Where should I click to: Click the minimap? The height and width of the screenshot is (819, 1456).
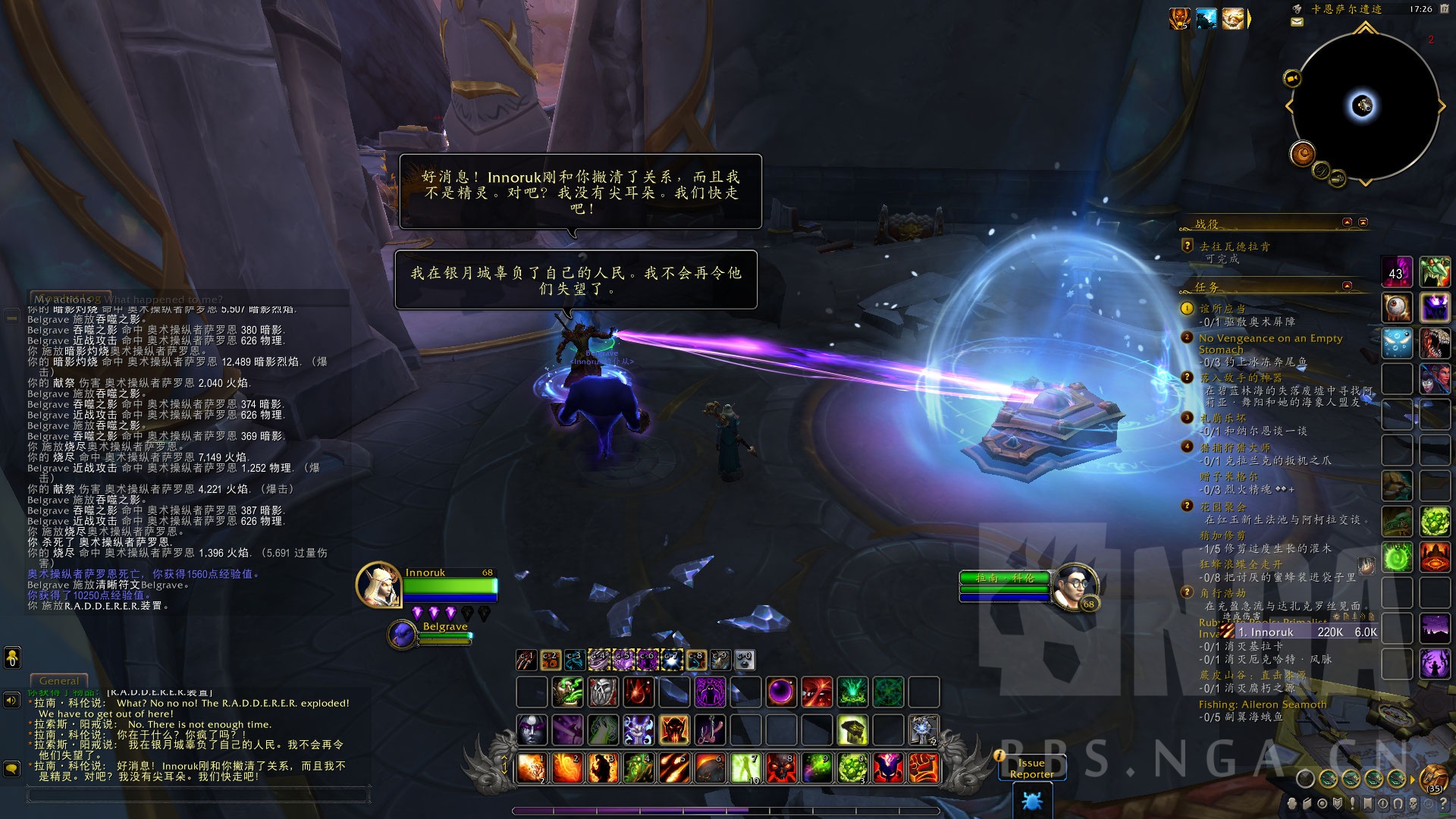click(1363, 106)
